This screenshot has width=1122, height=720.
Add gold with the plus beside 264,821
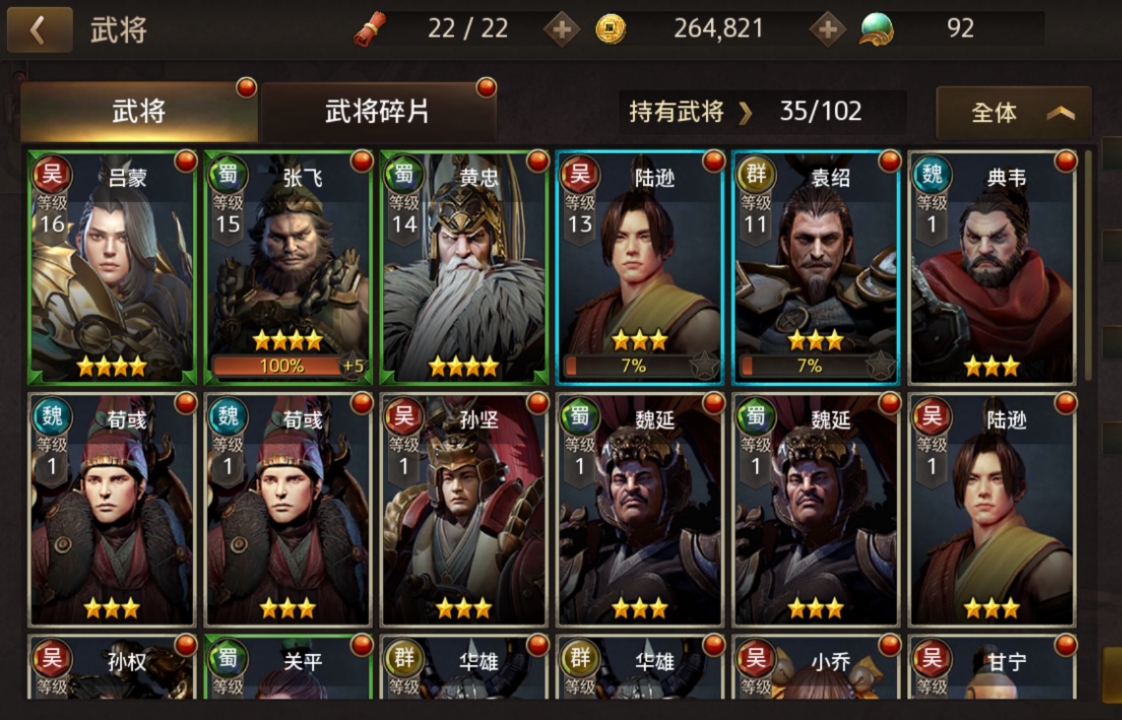(x=827, y=29)
